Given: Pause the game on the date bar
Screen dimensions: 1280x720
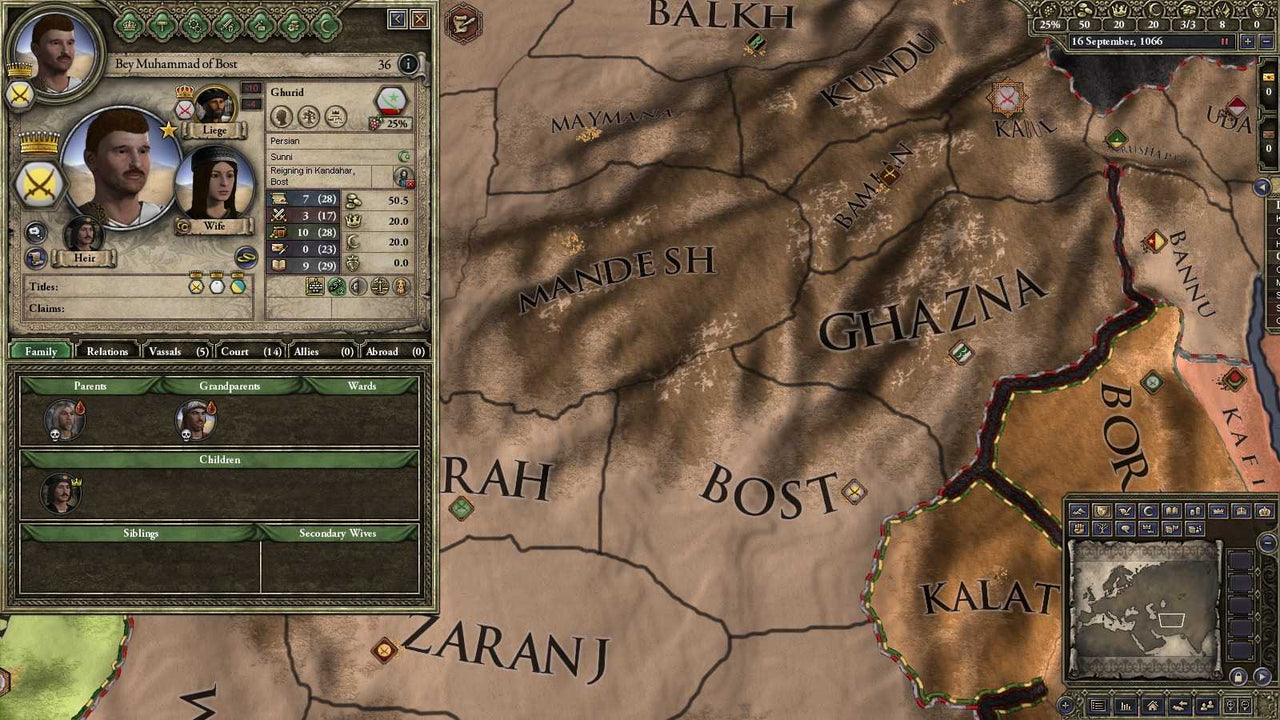Looking at the screenshot, I should (x=1224, y=41).
